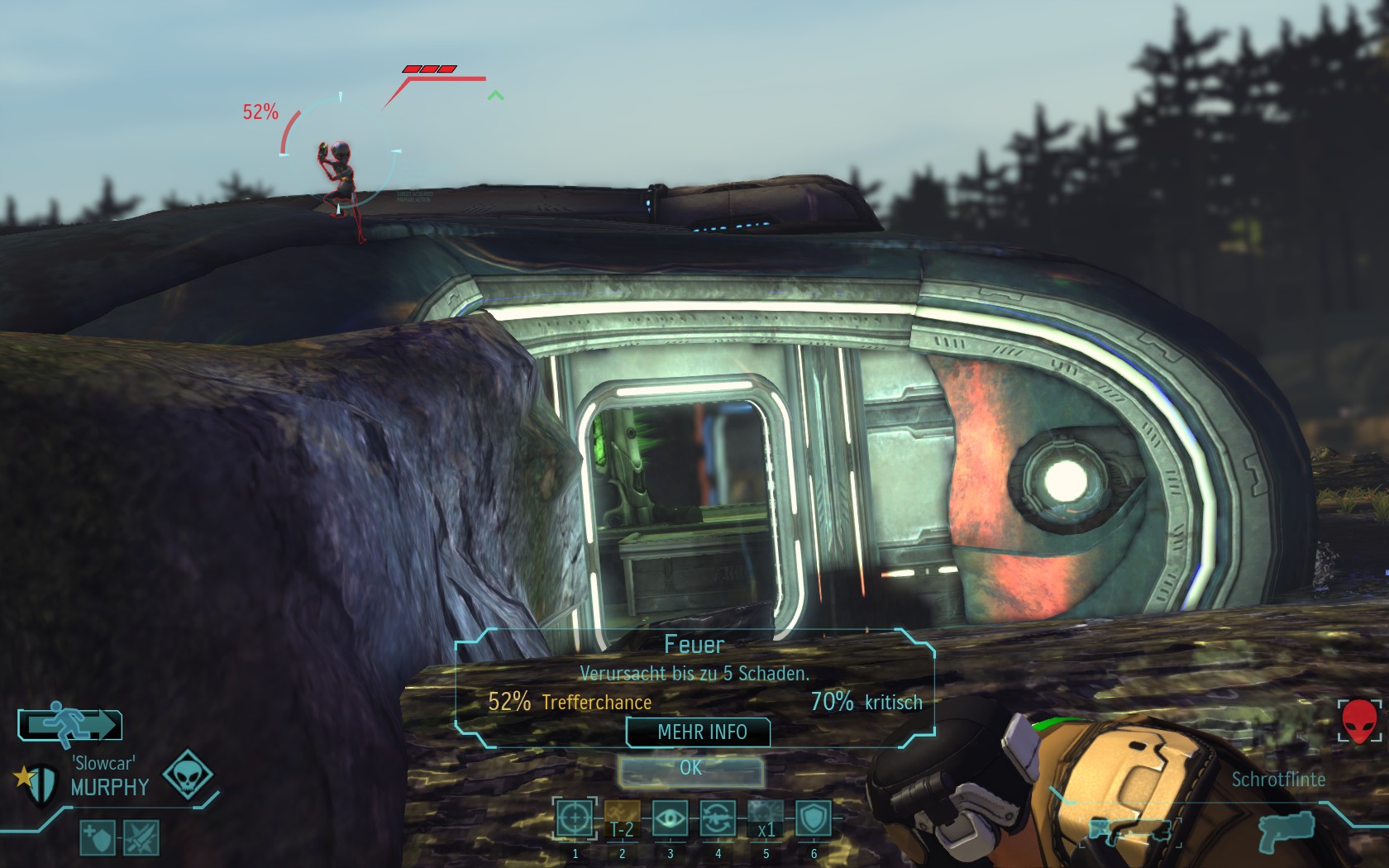Viewport: 1389px width, 868px height.
Task: Open the alien skull diamond icon
Action: (188, 775)
